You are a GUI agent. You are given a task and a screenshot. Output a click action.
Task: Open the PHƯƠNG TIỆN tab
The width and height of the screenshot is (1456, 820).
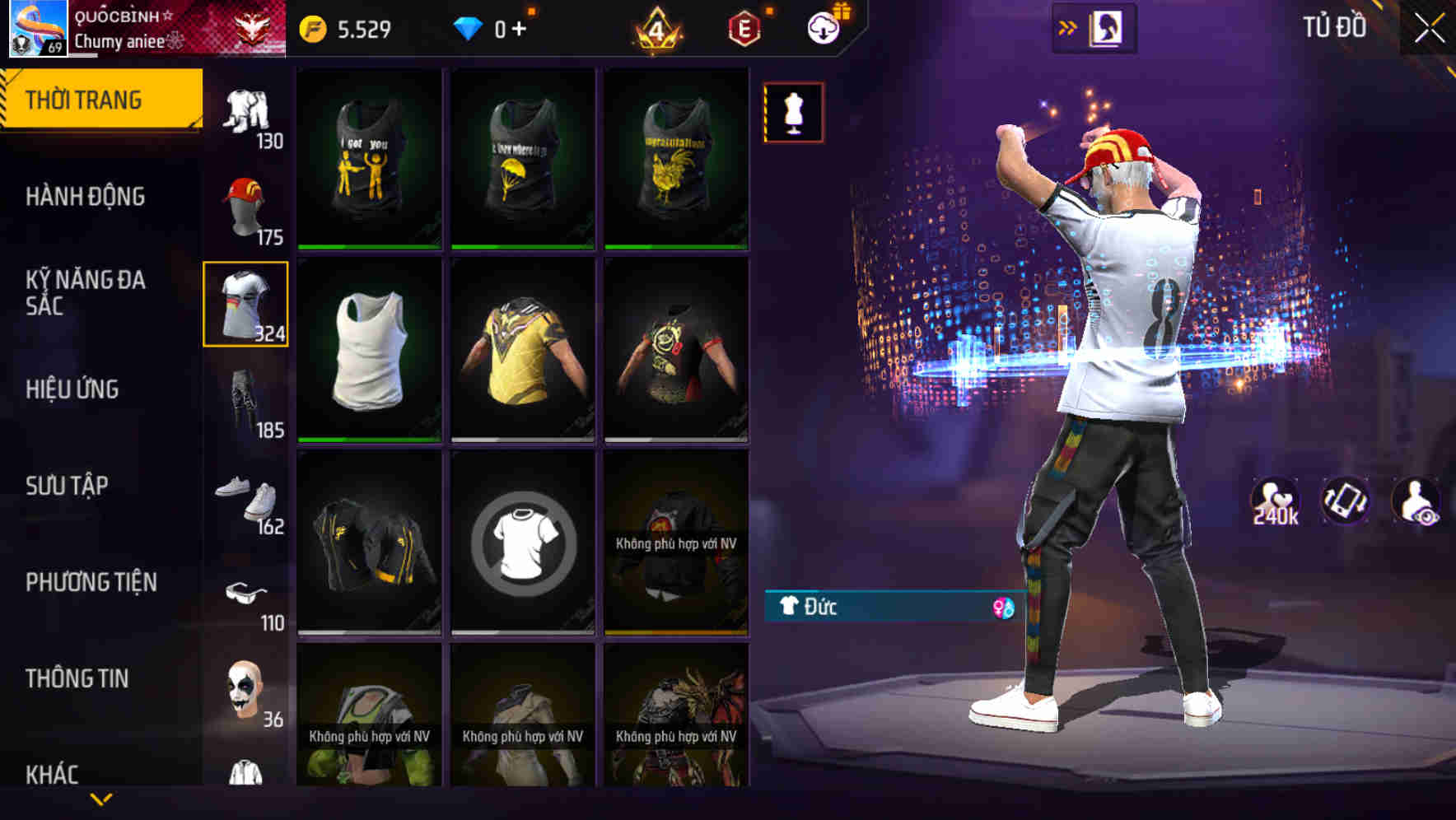[91, 581]
